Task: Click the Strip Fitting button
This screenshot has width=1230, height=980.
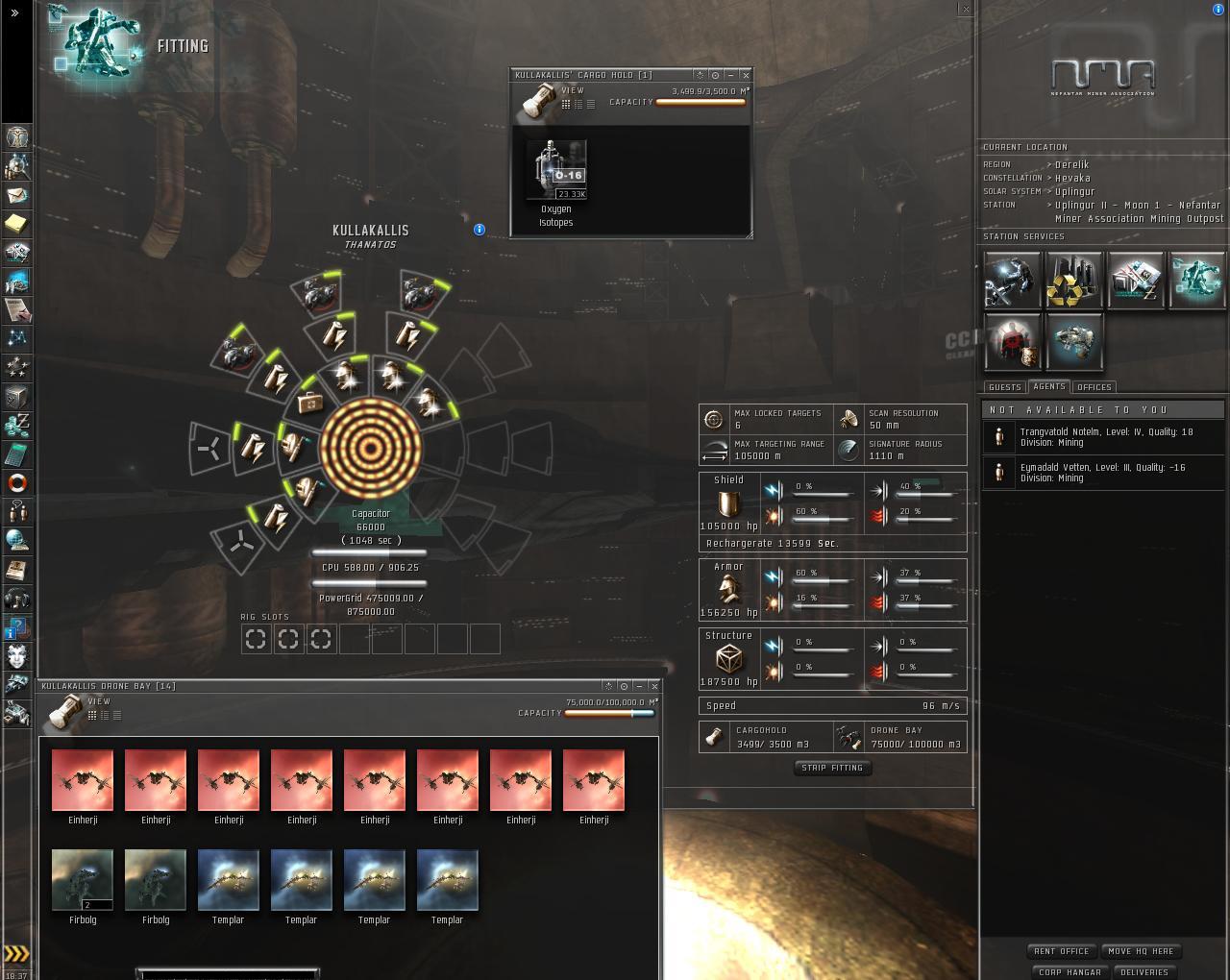Action: [832, 768]
